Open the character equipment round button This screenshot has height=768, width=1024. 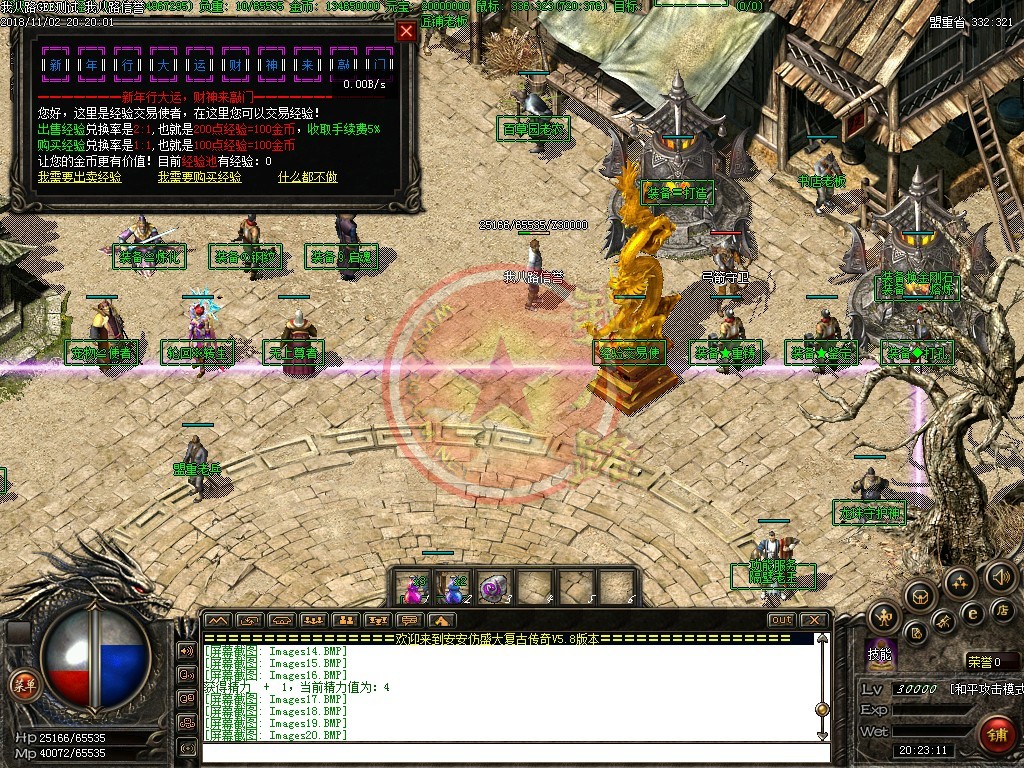coord(886,615)
